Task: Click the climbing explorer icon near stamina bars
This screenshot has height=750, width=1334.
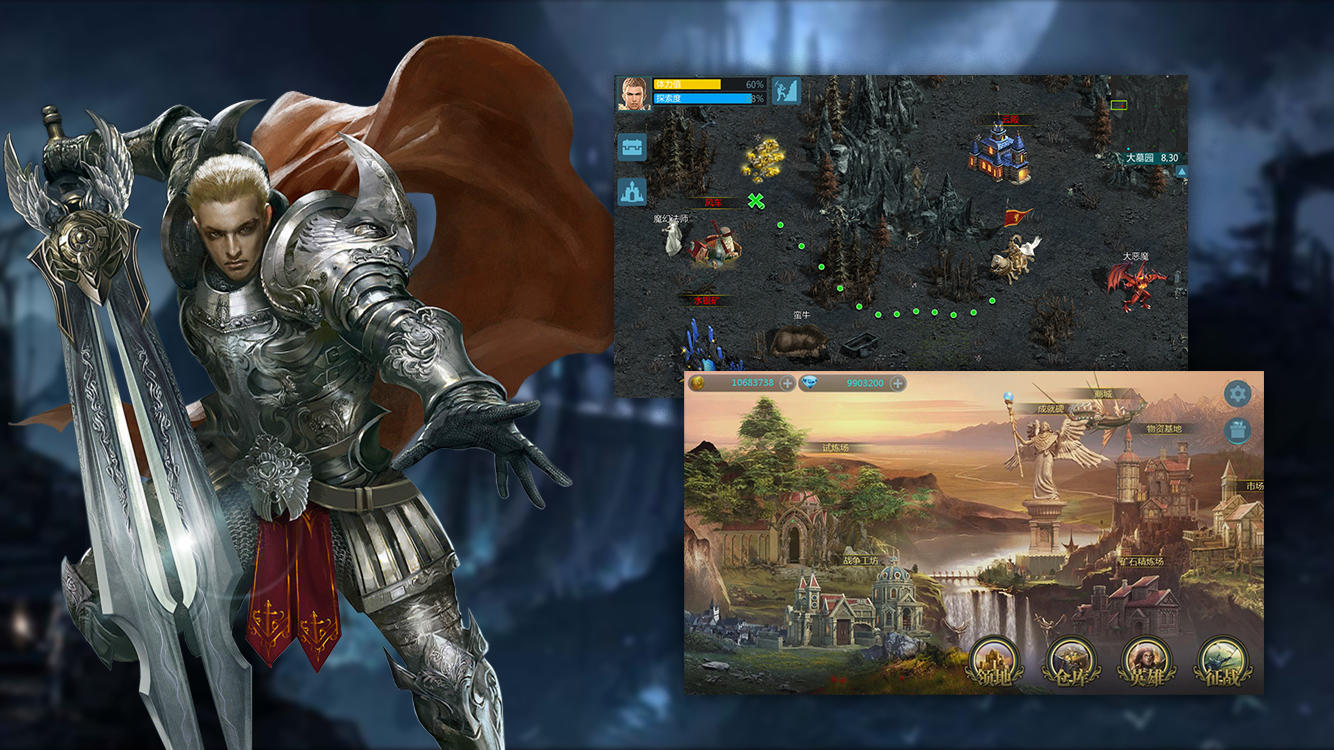Action: point(785,90)
